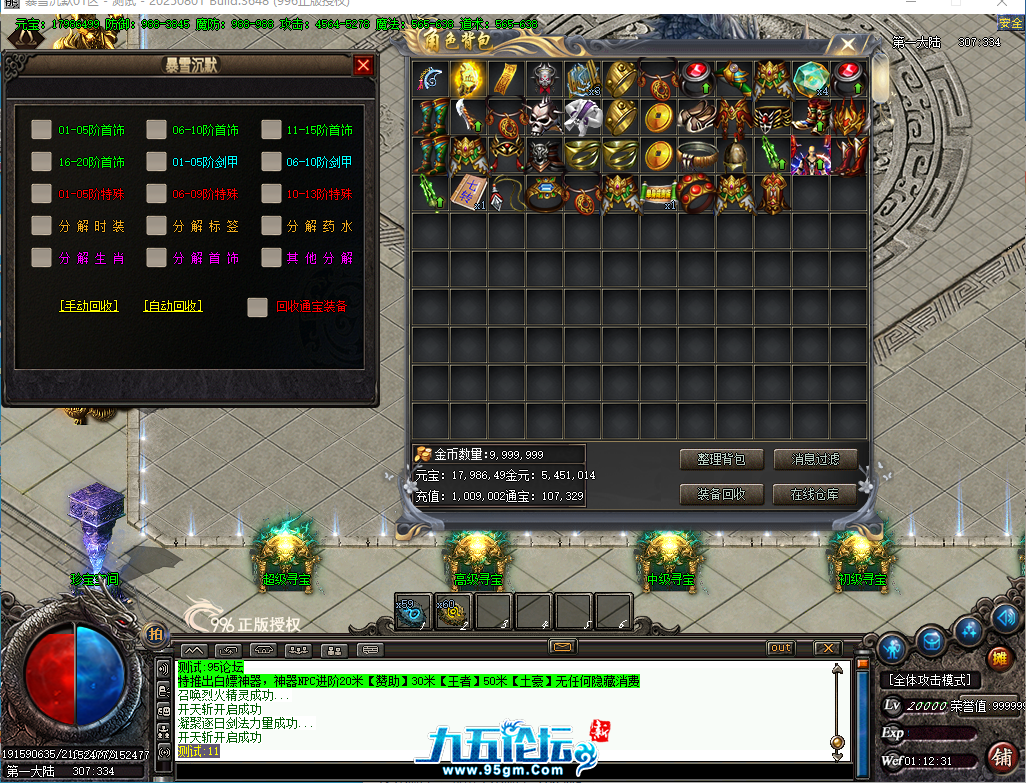
Task: Open the 在线仓库 online warehouse
Action: pos(815,494)
